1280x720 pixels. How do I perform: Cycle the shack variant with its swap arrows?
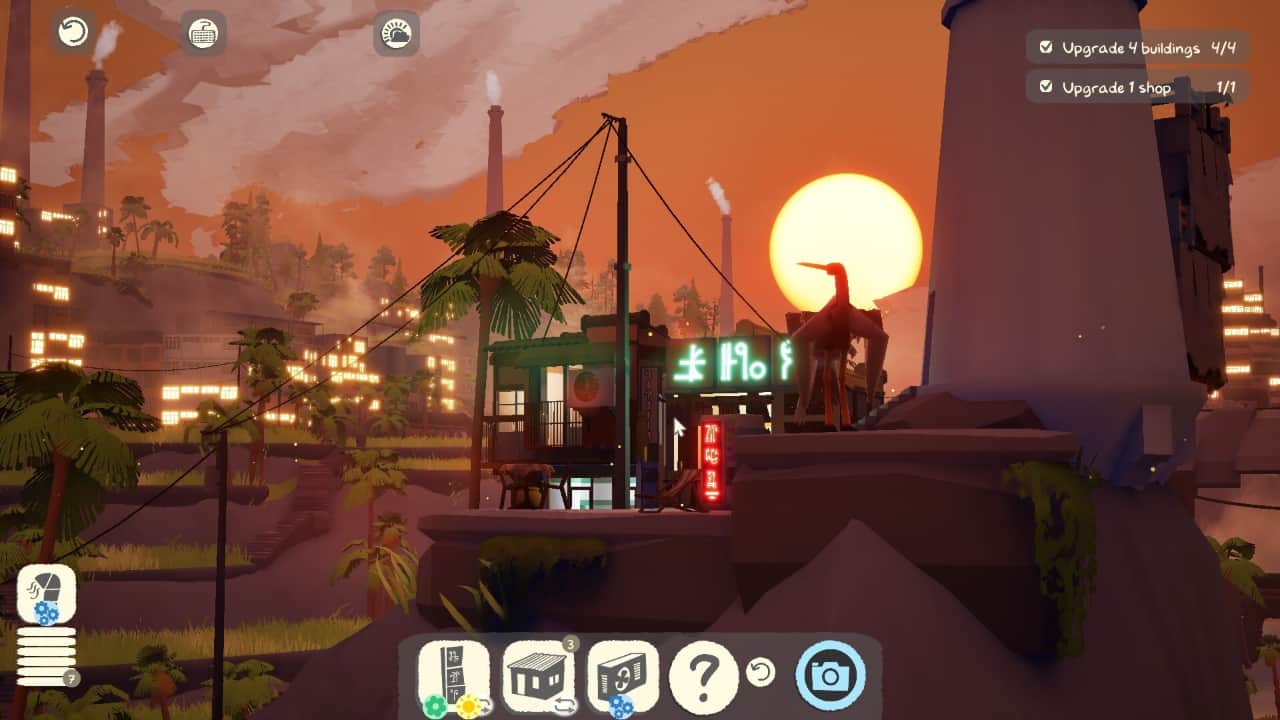[x=564, y=706]
